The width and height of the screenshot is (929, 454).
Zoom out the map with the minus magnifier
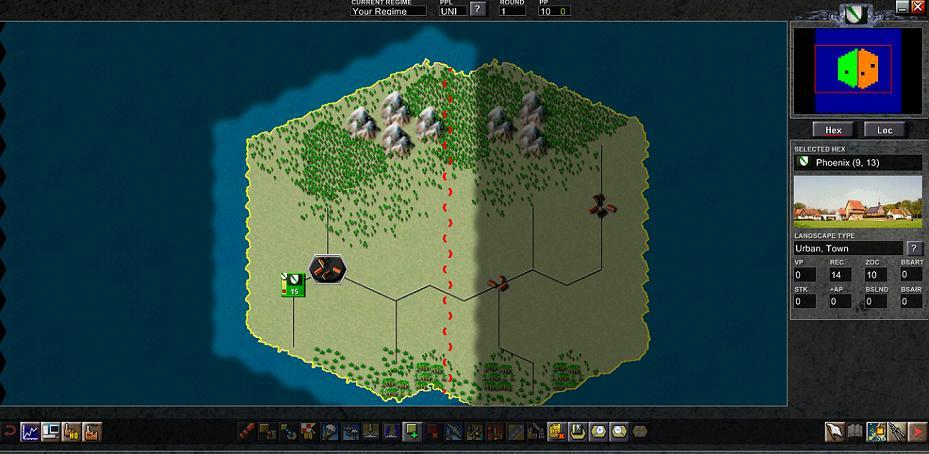point(618,432)
